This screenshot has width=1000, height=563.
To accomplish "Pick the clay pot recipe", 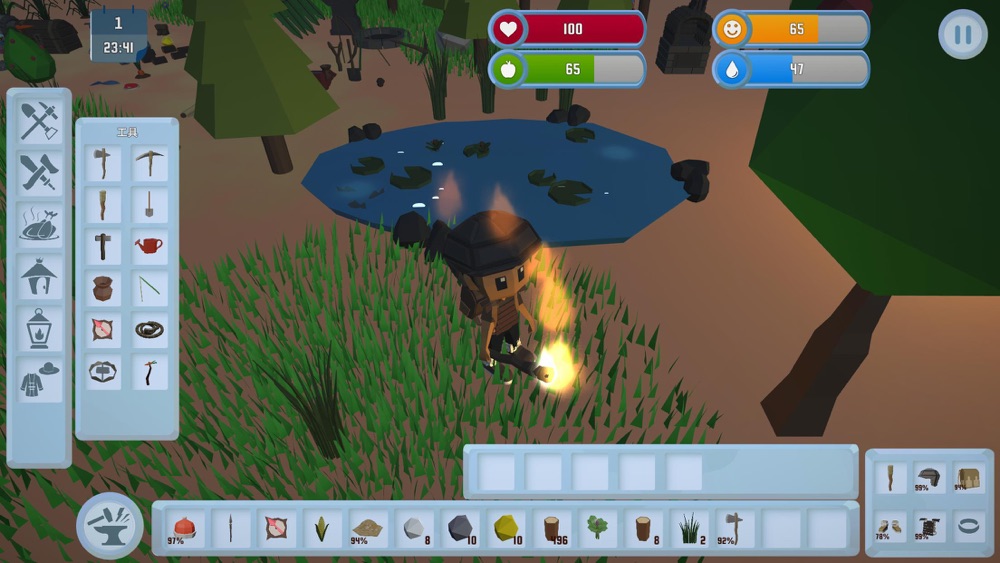I will click(x=103, y=289).
